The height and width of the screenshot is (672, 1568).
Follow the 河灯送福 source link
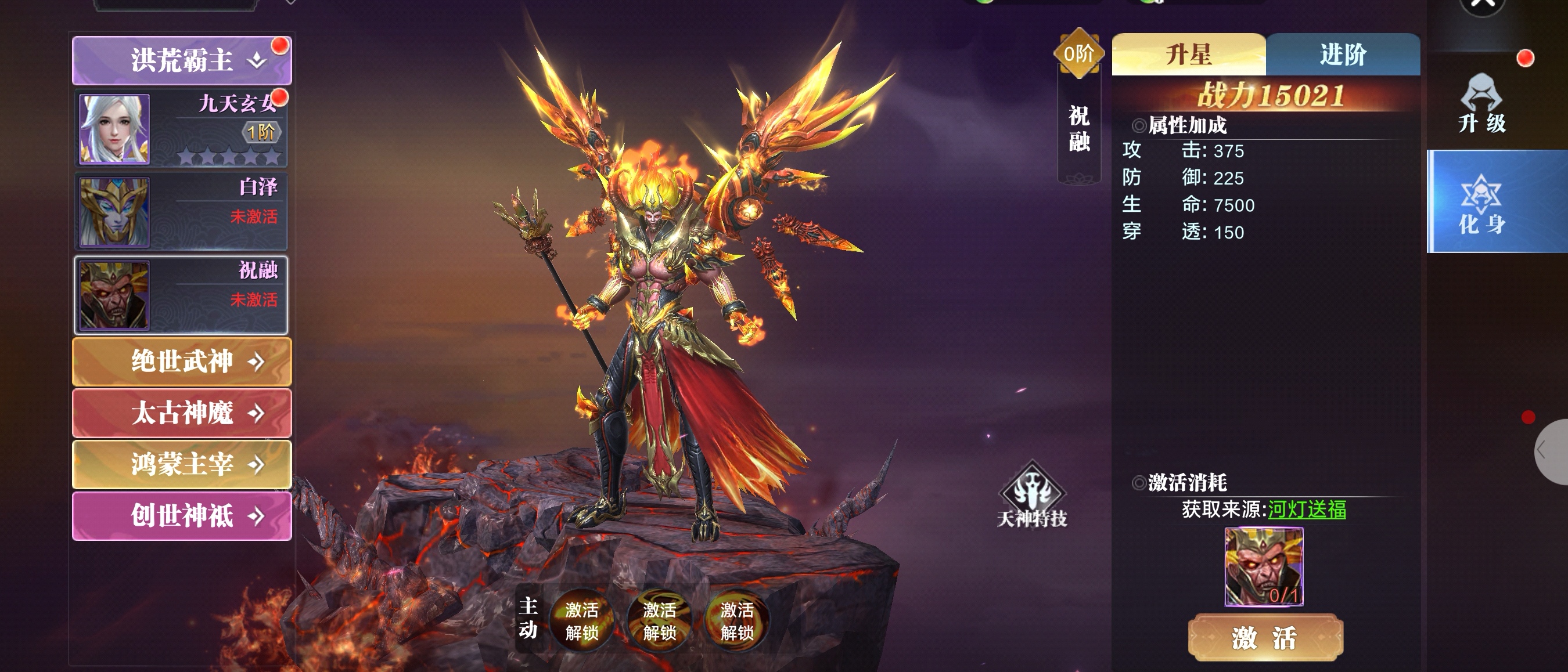pyautogui.click(x=1306, y=509)
